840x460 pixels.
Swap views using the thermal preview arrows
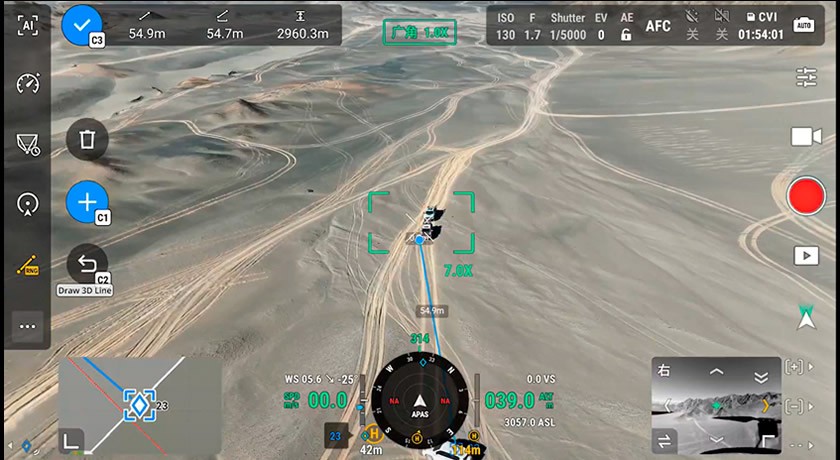pyautogui.click(x=665, y=440)
